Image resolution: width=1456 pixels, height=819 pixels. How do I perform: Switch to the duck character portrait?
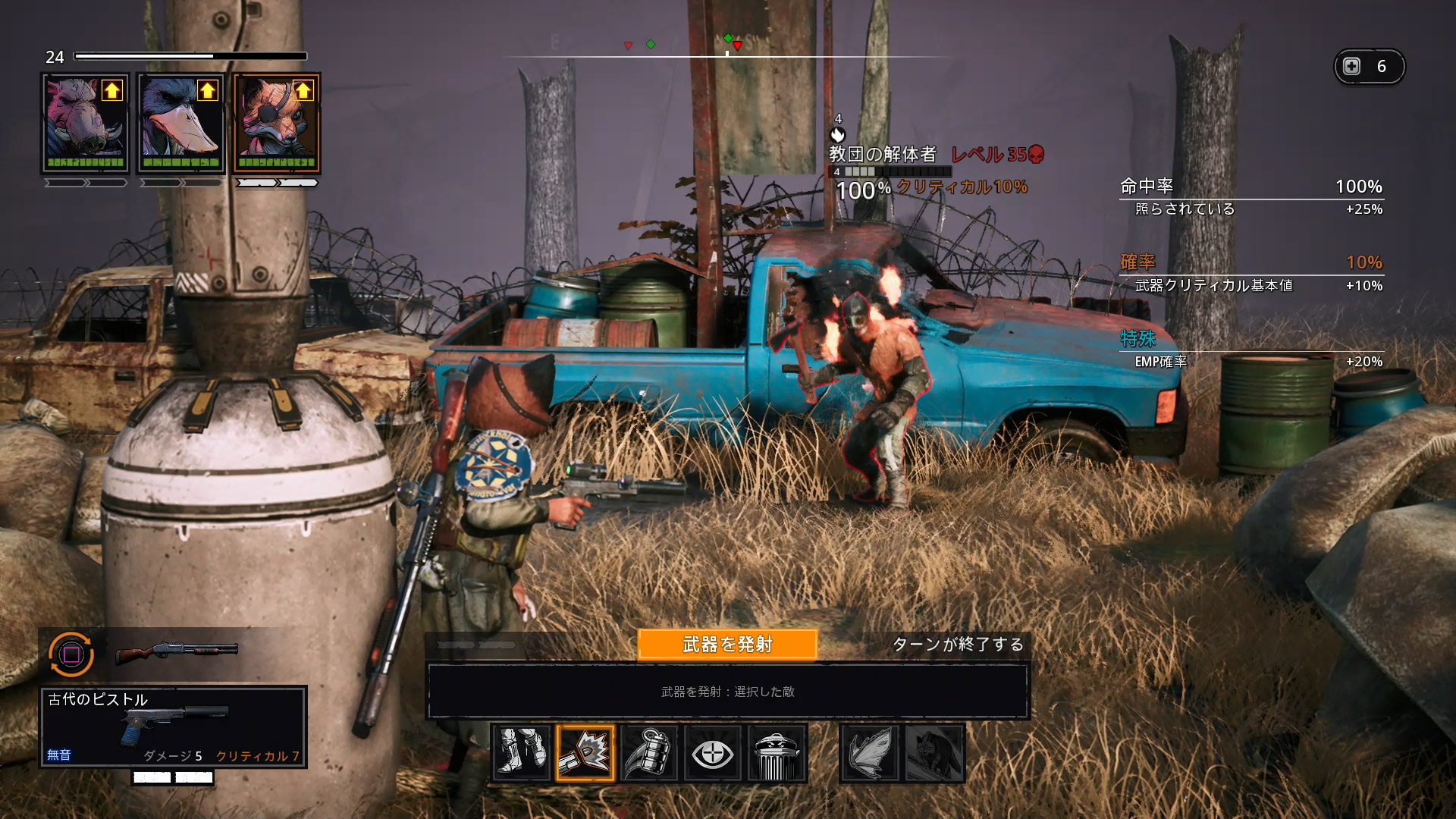(180, 124)
